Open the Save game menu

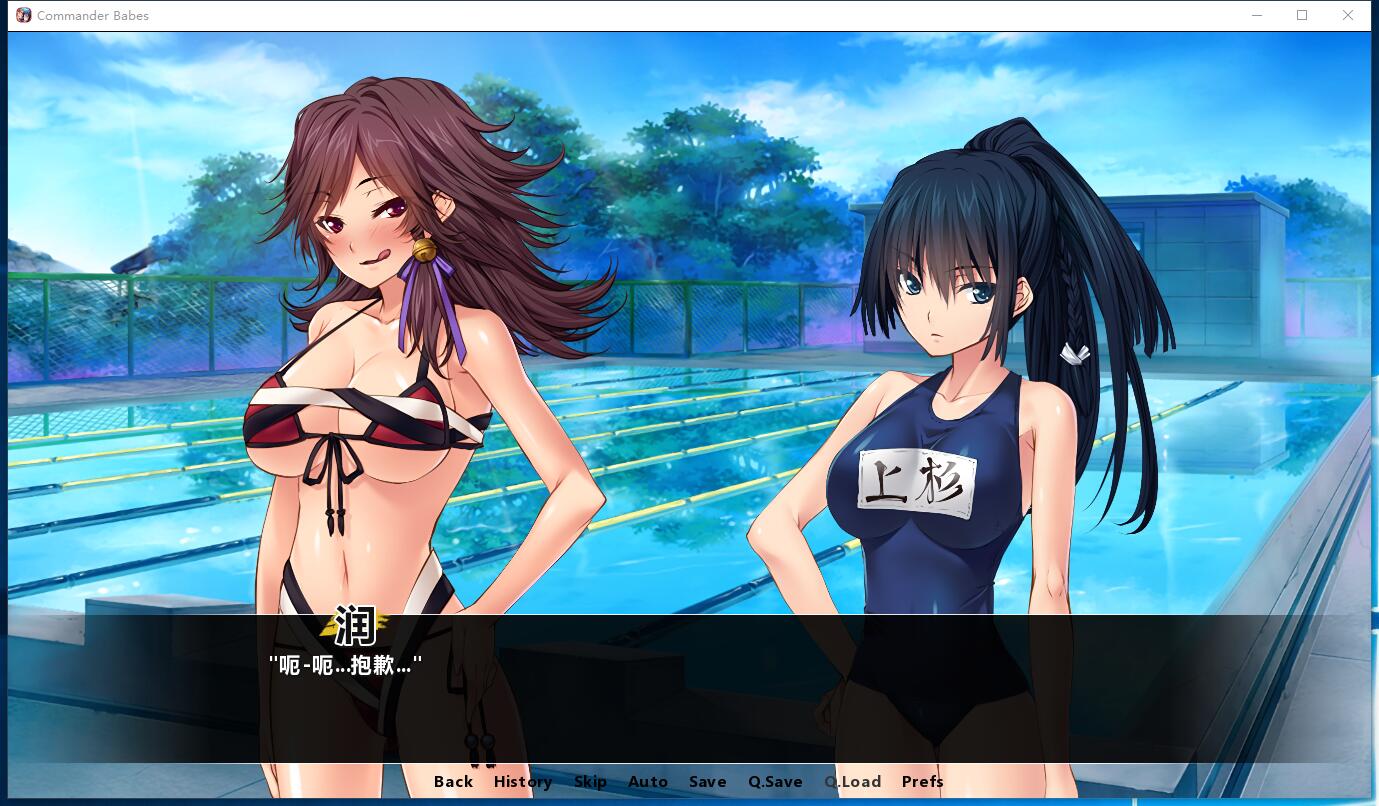707,782
